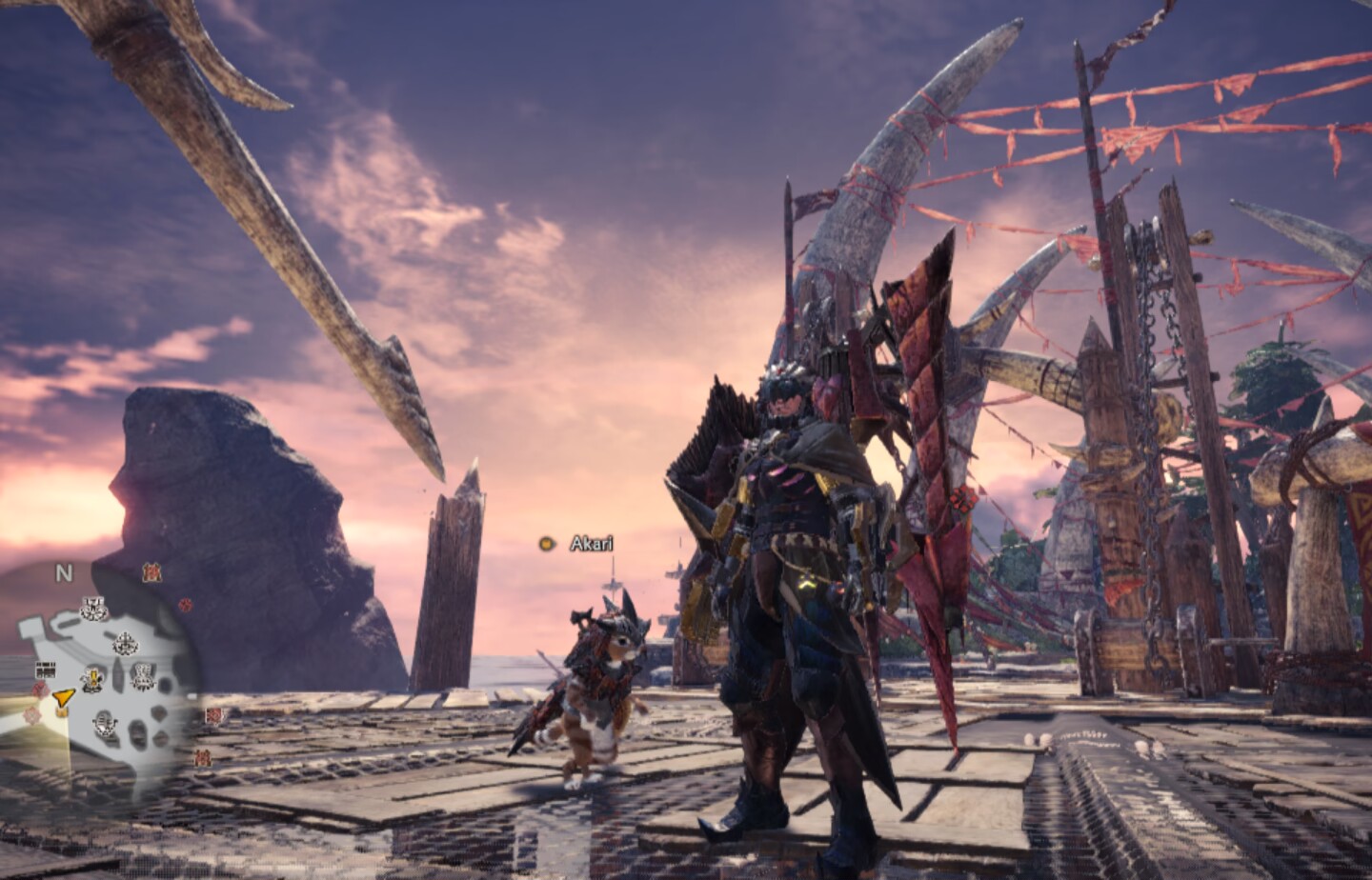Select the minimap marker with the yellow exclamation mark
1372x880 pixels.
click(x=93, y=679)
